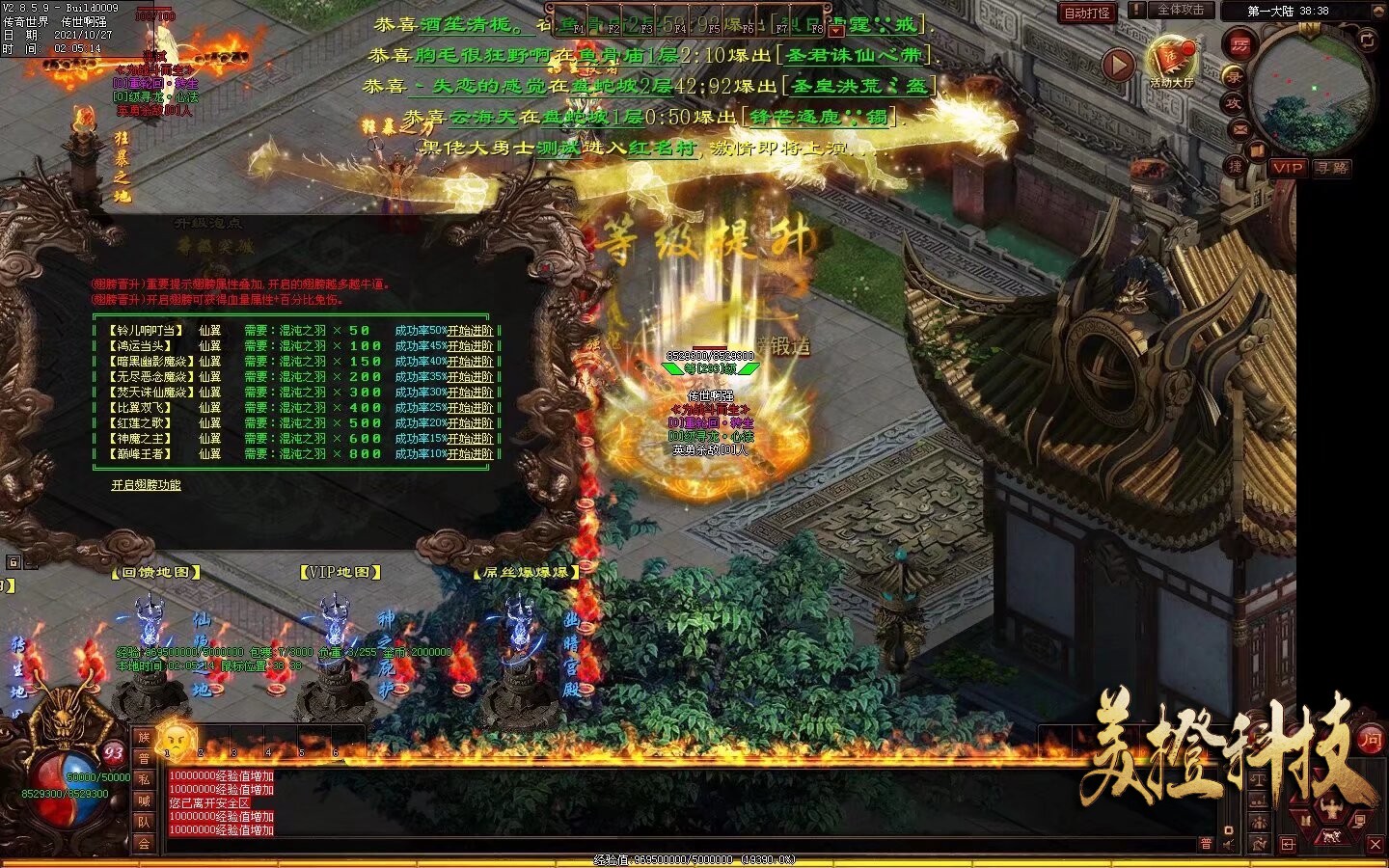1389x868 pixels.
Task: Open the VIP button
Action: coord(1288,168)
